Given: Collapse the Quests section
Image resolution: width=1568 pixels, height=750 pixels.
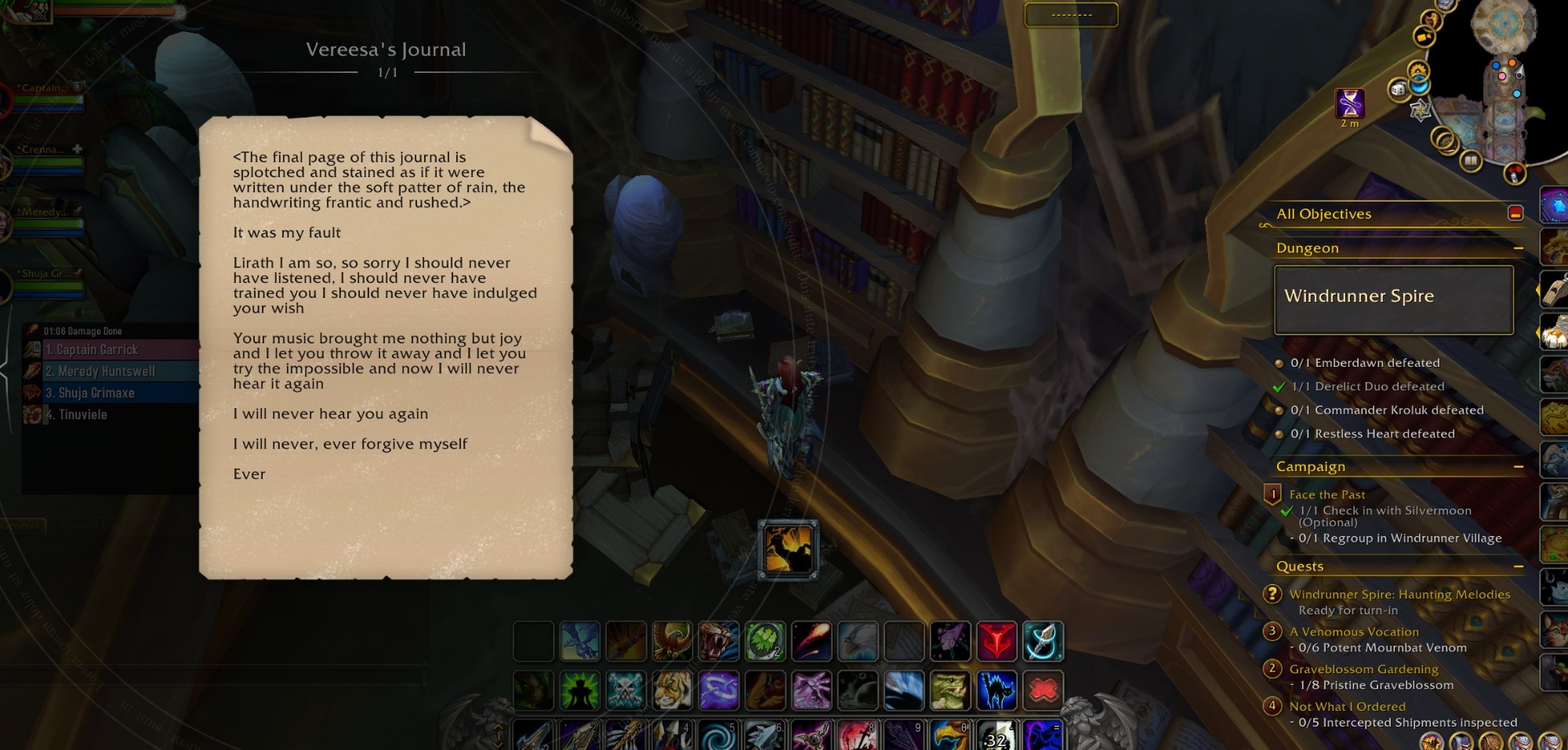Looking at the screenshot, I should pos(1518,567).
